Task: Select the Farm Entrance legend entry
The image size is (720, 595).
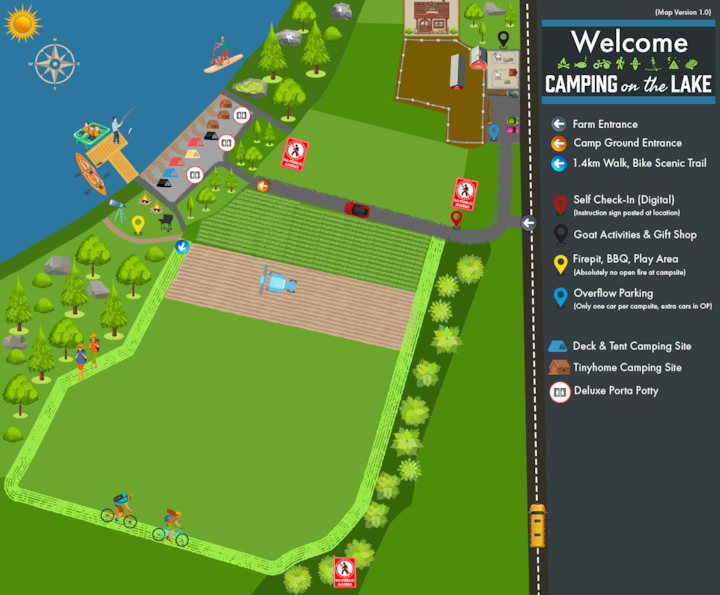Action: click(604, 124)
